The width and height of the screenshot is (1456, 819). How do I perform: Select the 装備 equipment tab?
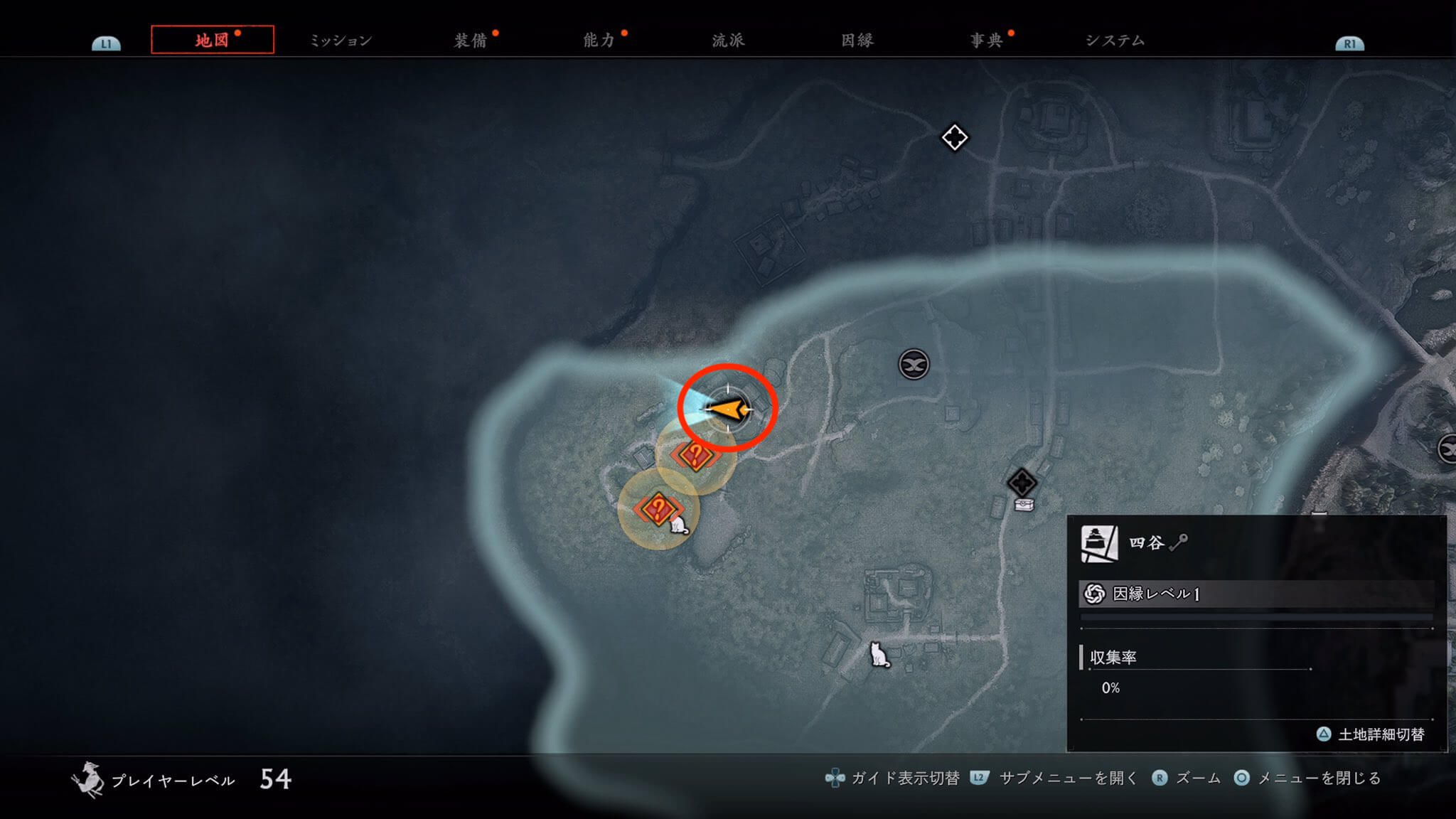pyautogui.click(x=470, y=41)
